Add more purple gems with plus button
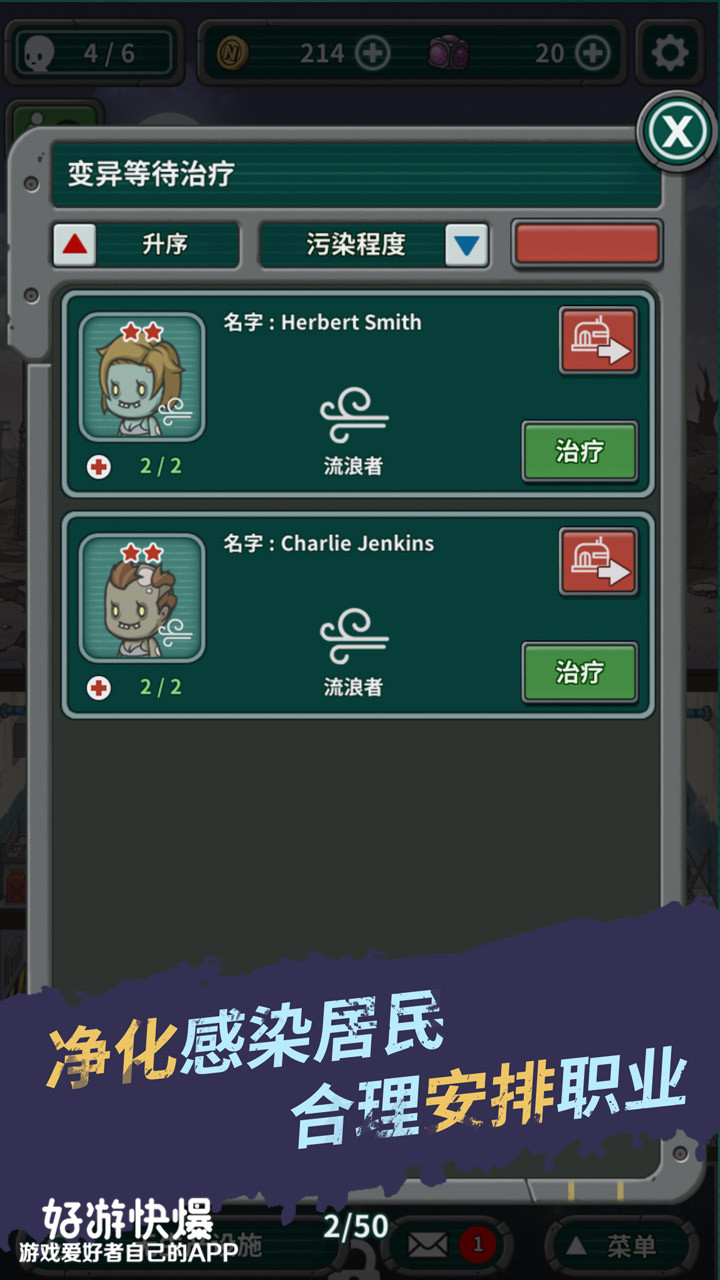Image resolution: width=720 pixels, height=1280 pixels. point(593,53)
